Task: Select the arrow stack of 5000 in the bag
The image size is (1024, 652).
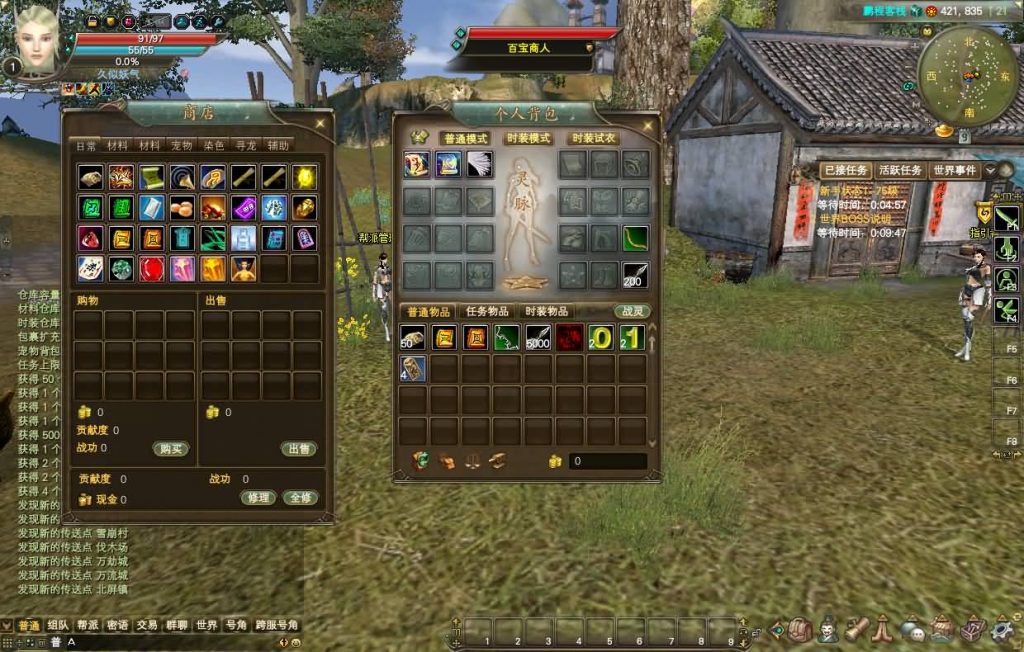Action: tap(538, 337)
